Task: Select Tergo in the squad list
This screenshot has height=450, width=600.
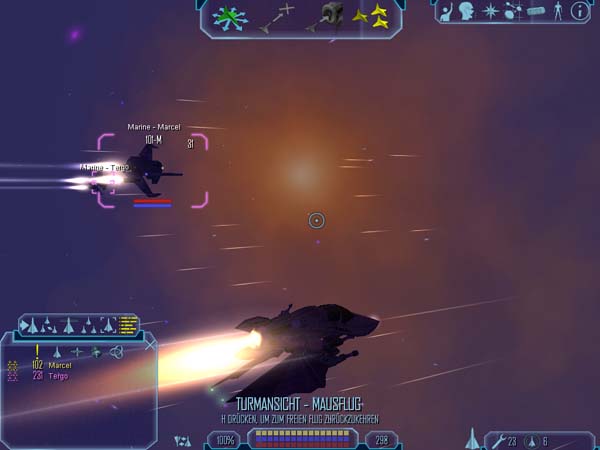Action: 57,376
